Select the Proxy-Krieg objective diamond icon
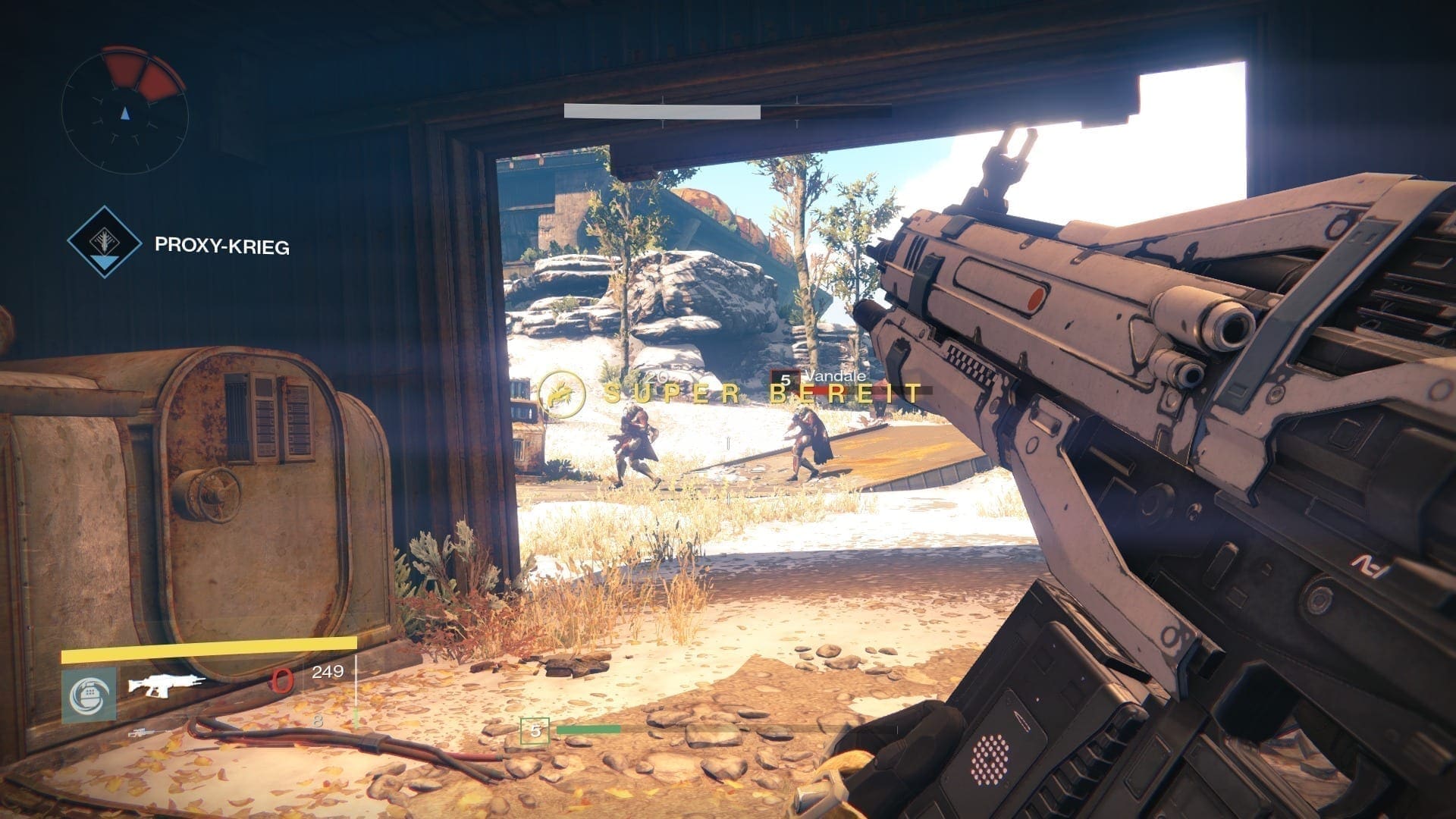This screenshot has height=819, width=1456. (x=104, y=242)
